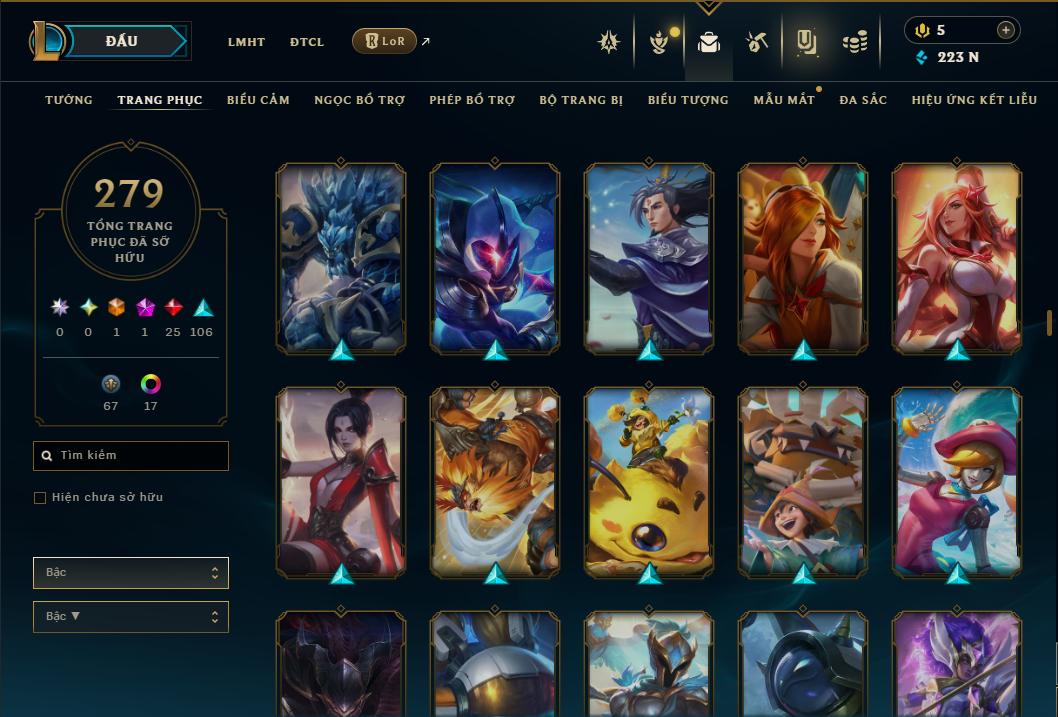Toggle the Hiện chưa sở hữu checkbox

click(x=40, y=498)
